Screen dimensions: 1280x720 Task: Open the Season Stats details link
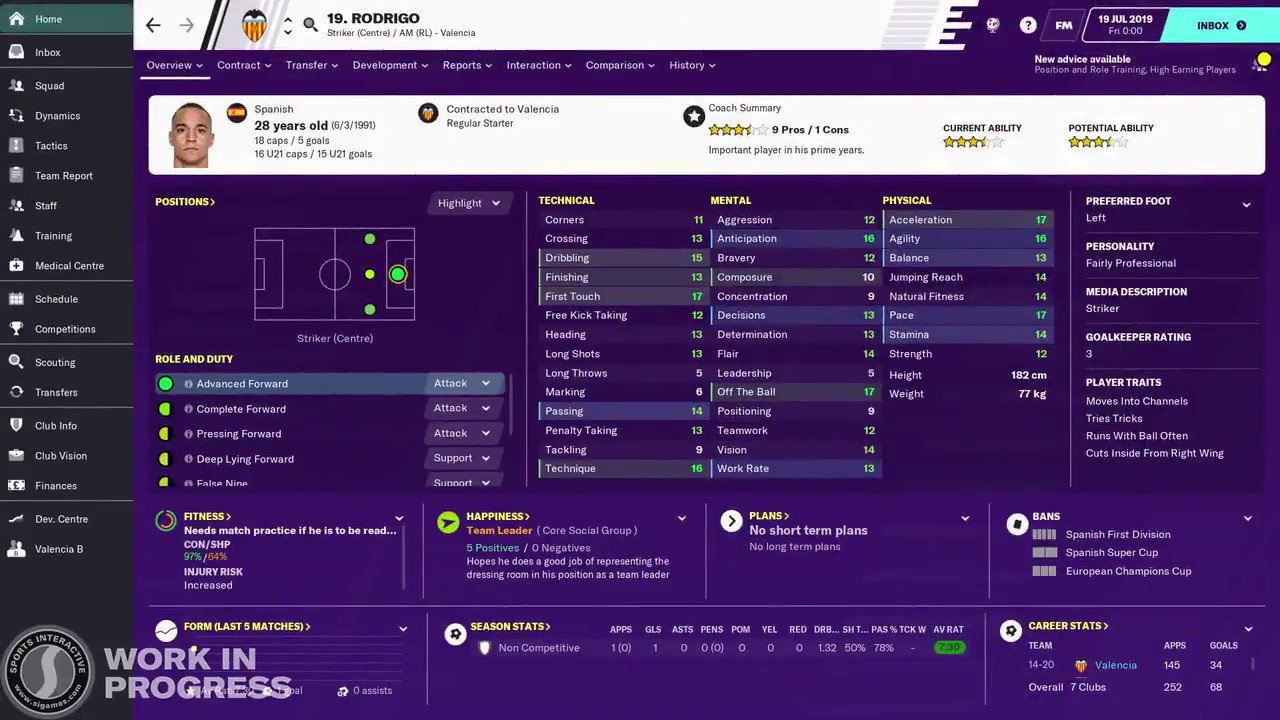coord(510,626)
